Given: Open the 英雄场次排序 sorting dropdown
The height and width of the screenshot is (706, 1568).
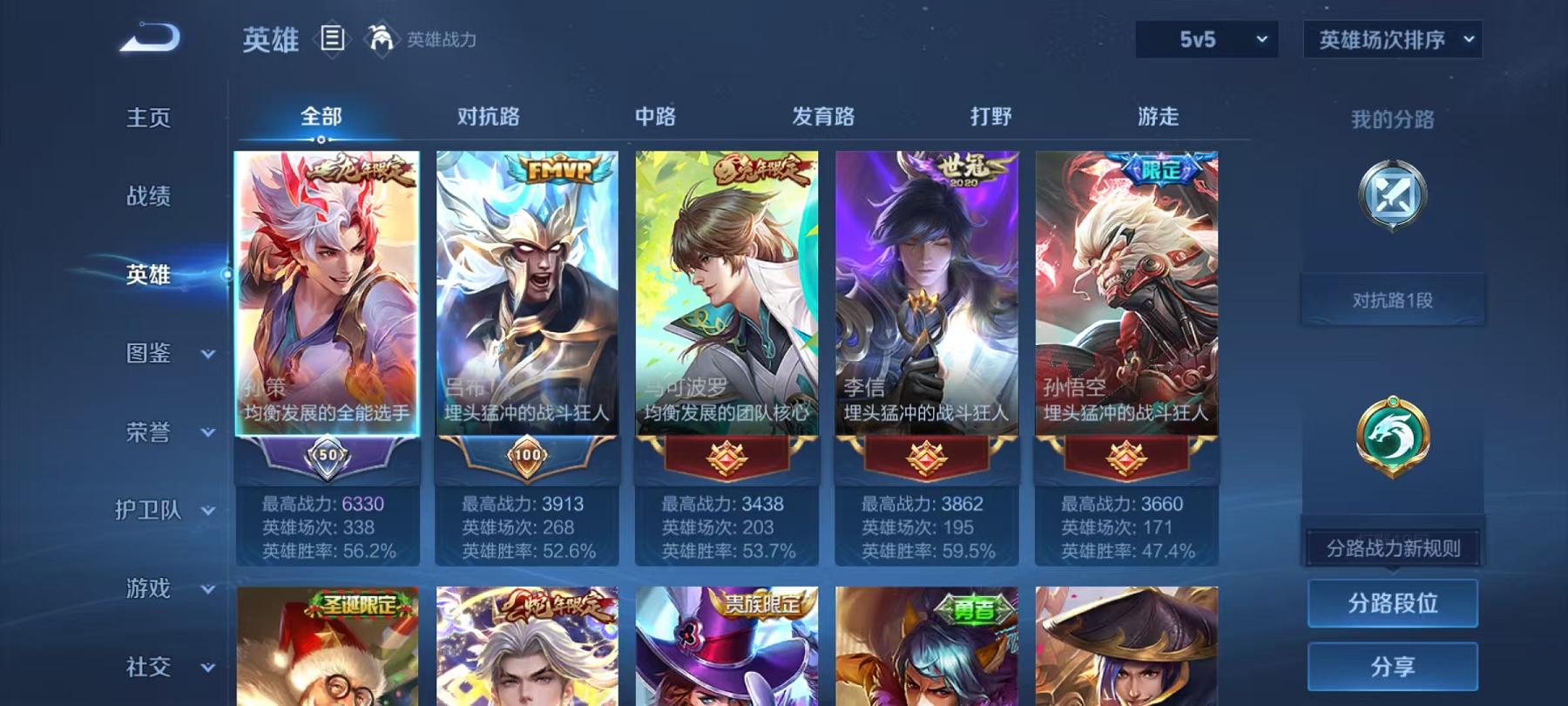Looking at the screenshot, I should point(1391,38).
